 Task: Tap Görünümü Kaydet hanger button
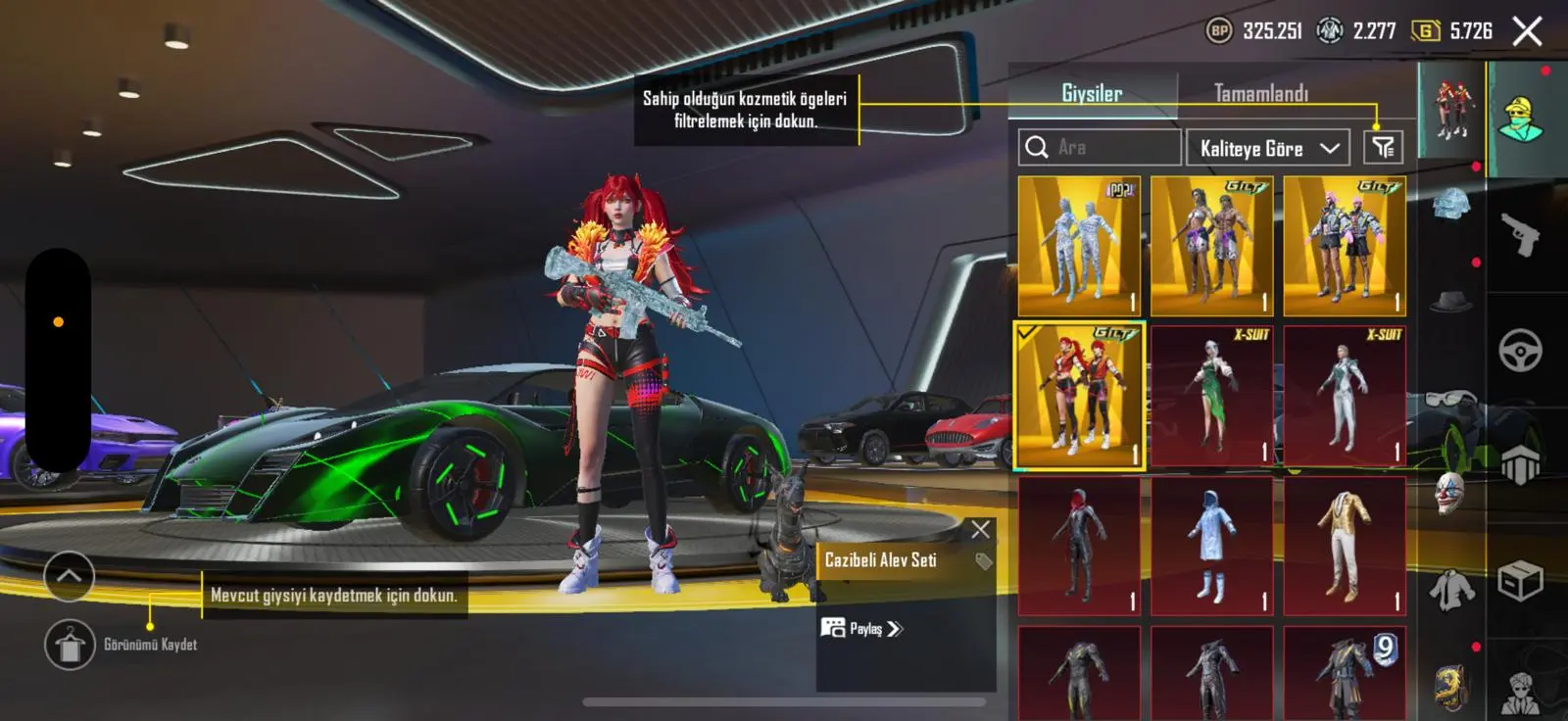point(70,645)
